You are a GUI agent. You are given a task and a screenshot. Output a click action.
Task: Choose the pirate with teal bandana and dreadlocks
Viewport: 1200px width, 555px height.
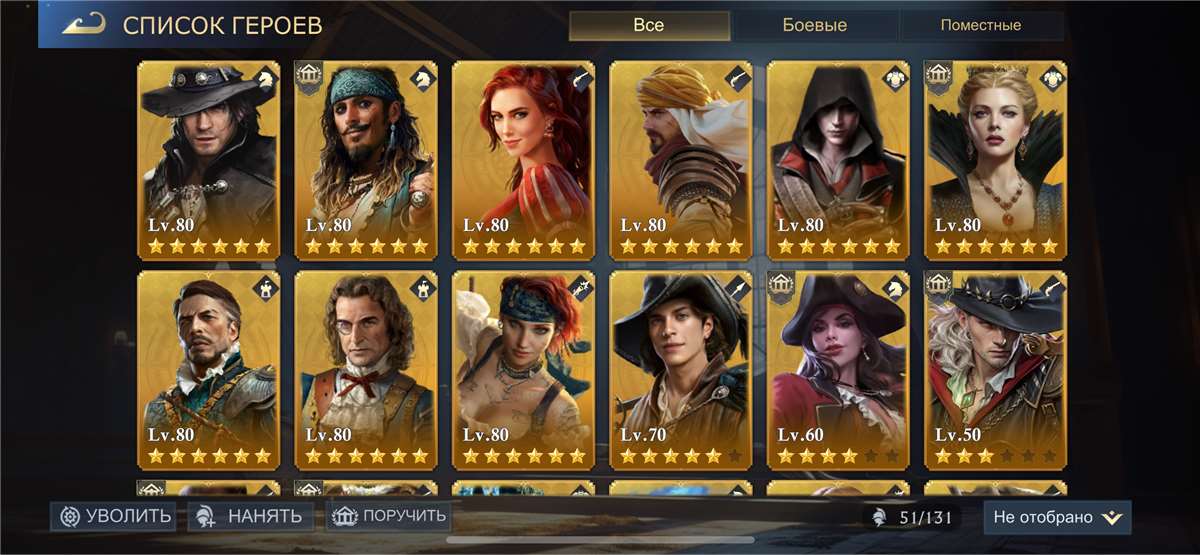(366, 160)
